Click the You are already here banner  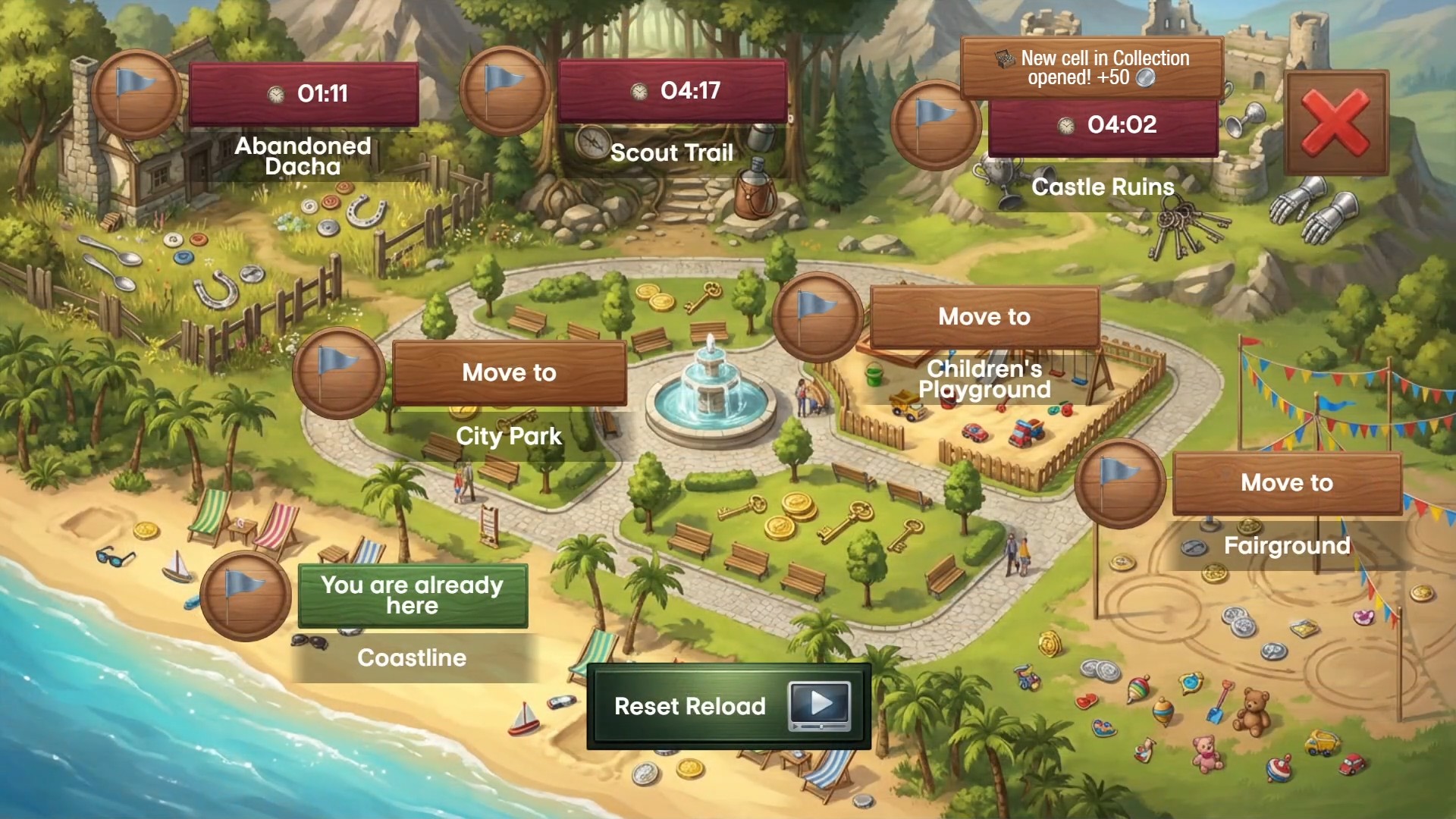(413, 595)
